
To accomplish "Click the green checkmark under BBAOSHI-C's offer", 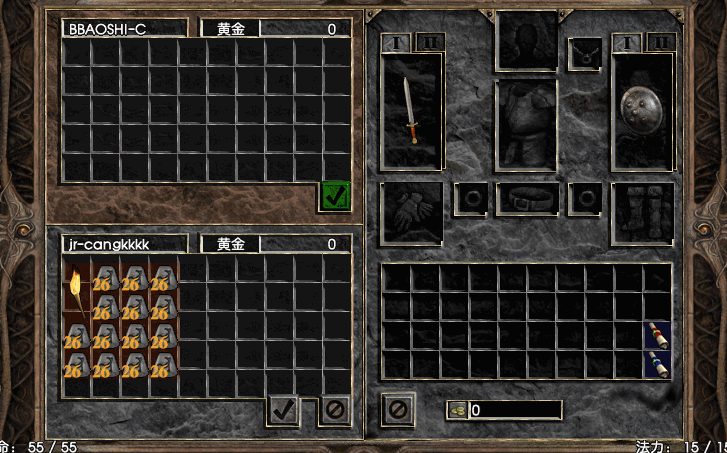I will [335, 197].
